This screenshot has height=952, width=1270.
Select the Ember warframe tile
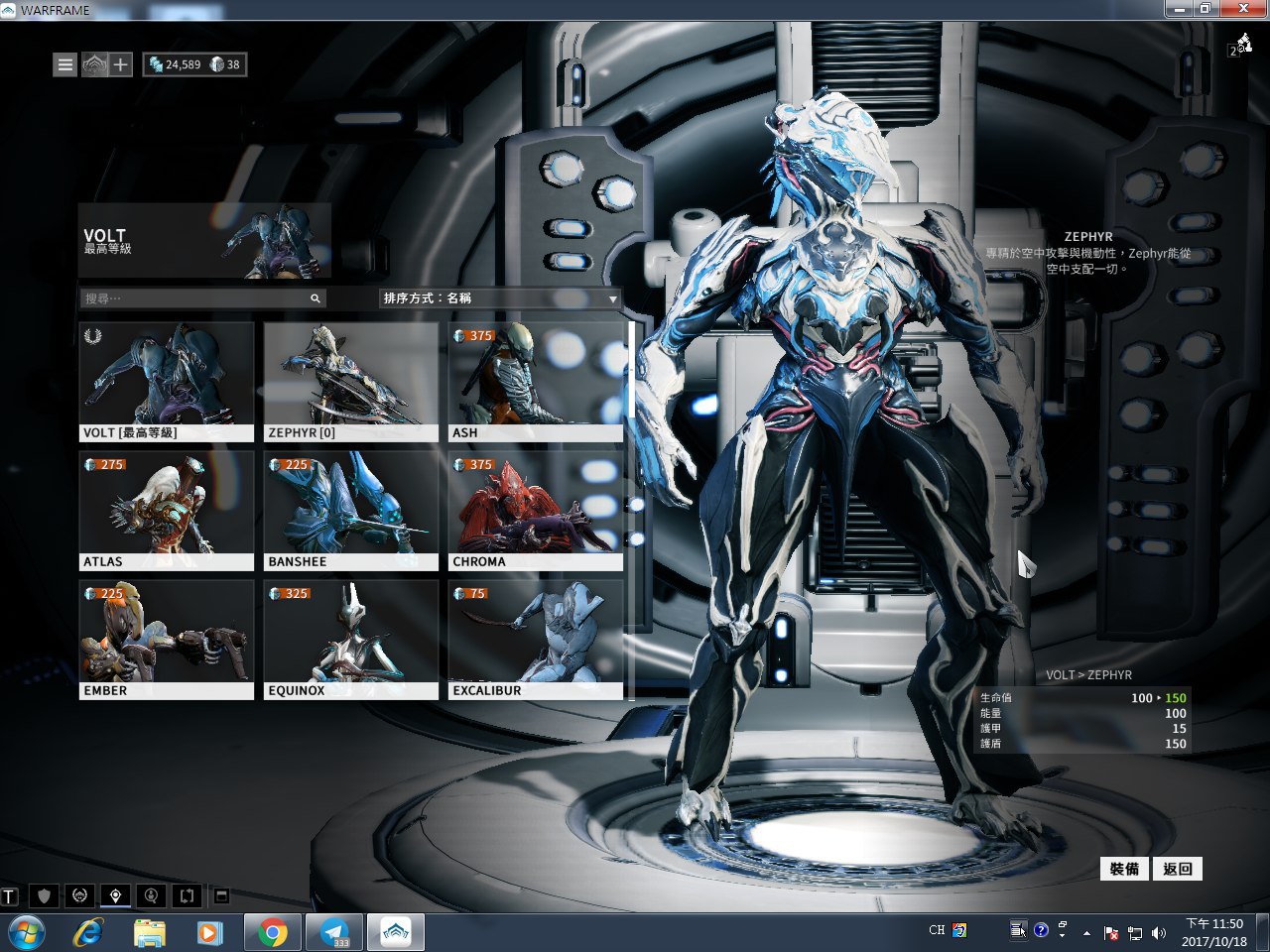tap(167, 639)
